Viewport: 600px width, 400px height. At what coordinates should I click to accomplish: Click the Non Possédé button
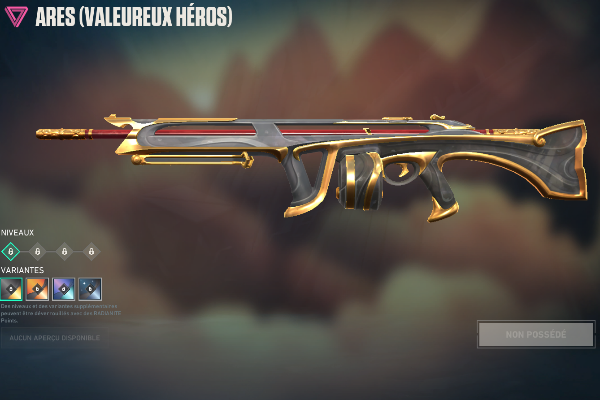535,334
